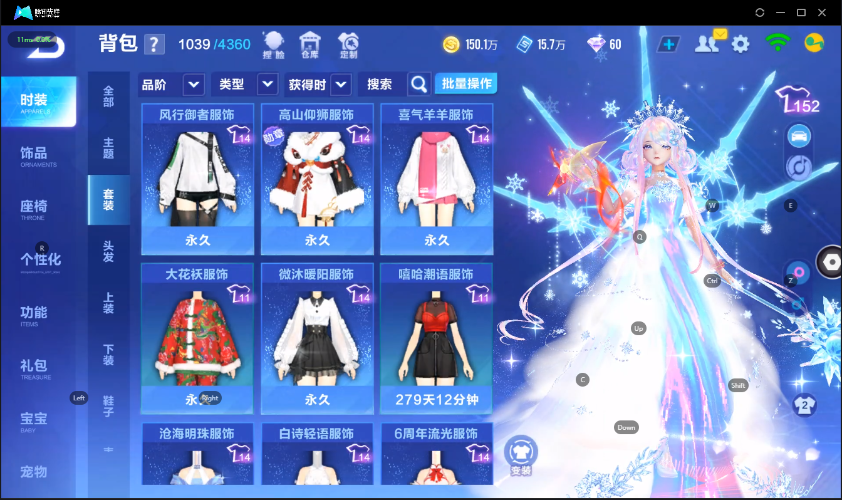Expand the 品阶 grade filter dropdown

point(193,85)
